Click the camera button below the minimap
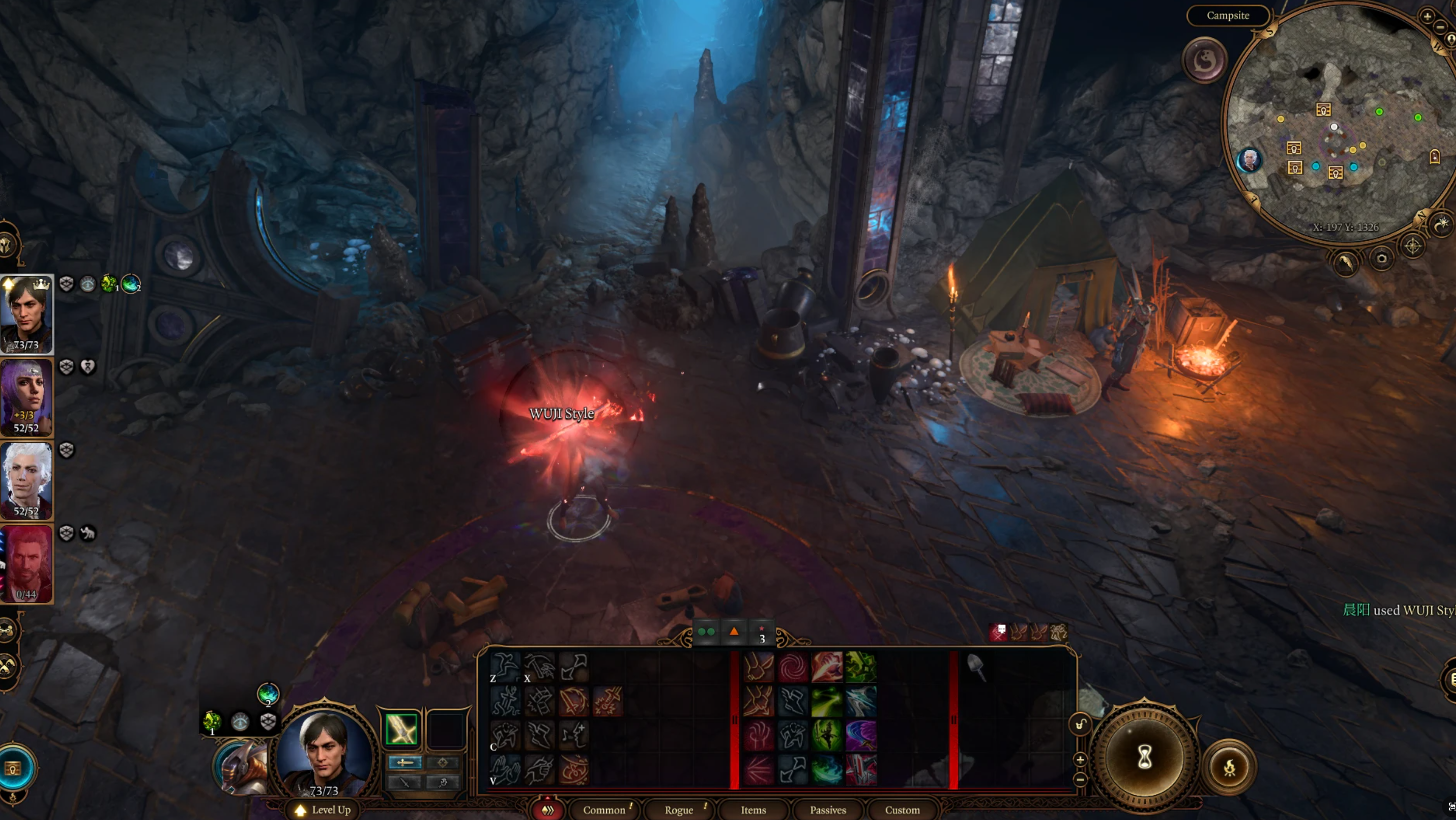 click(x=1381, y=259)
